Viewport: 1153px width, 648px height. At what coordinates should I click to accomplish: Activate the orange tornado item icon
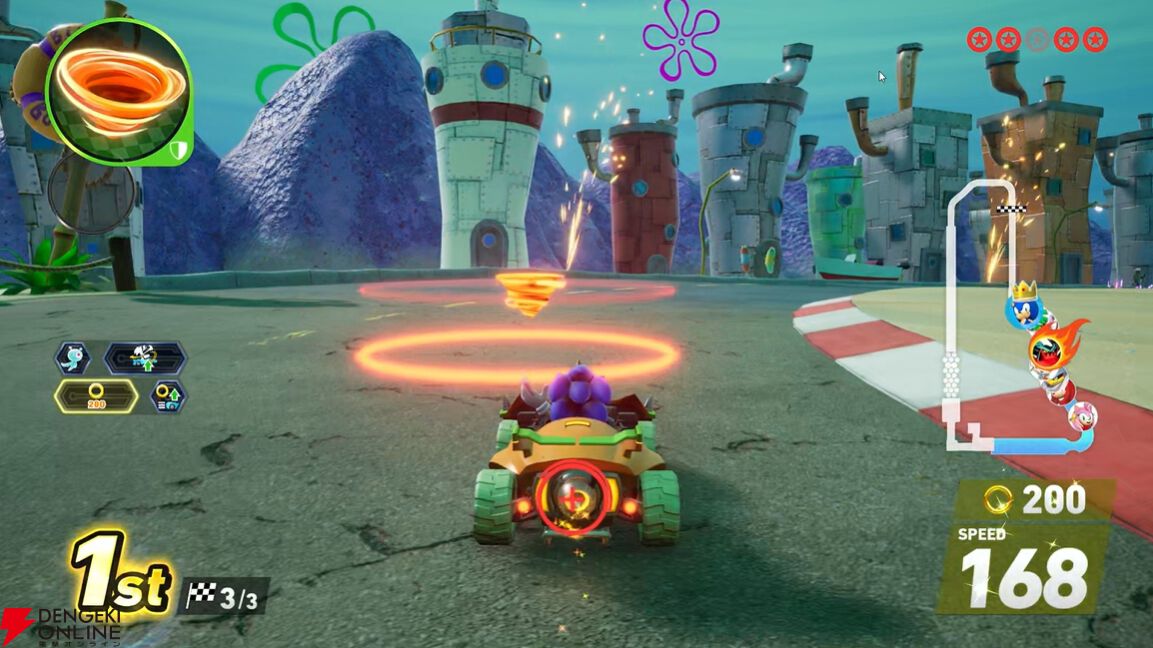[x=117, y=90]
